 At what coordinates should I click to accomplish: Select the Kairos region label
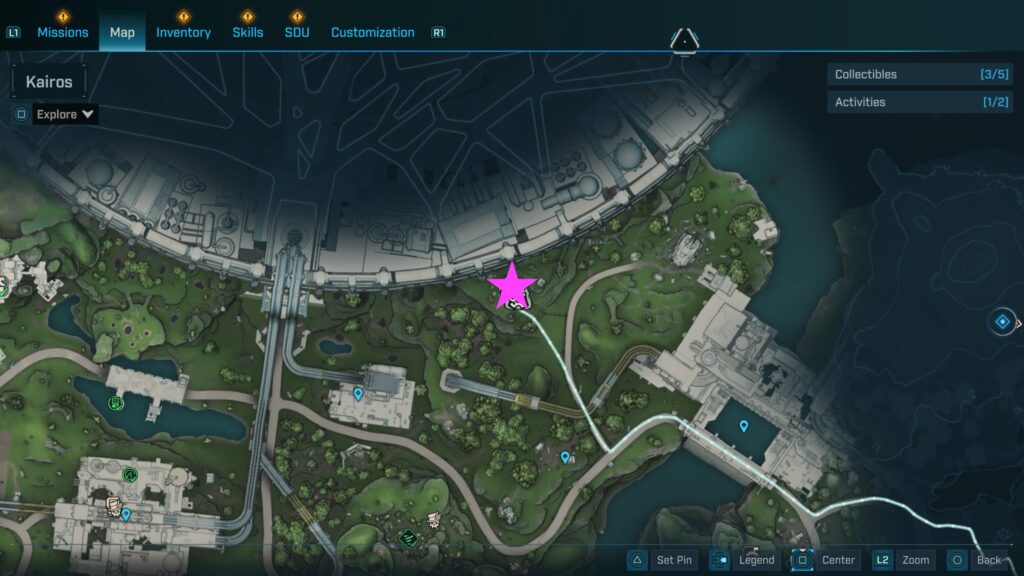click(49, 82)
